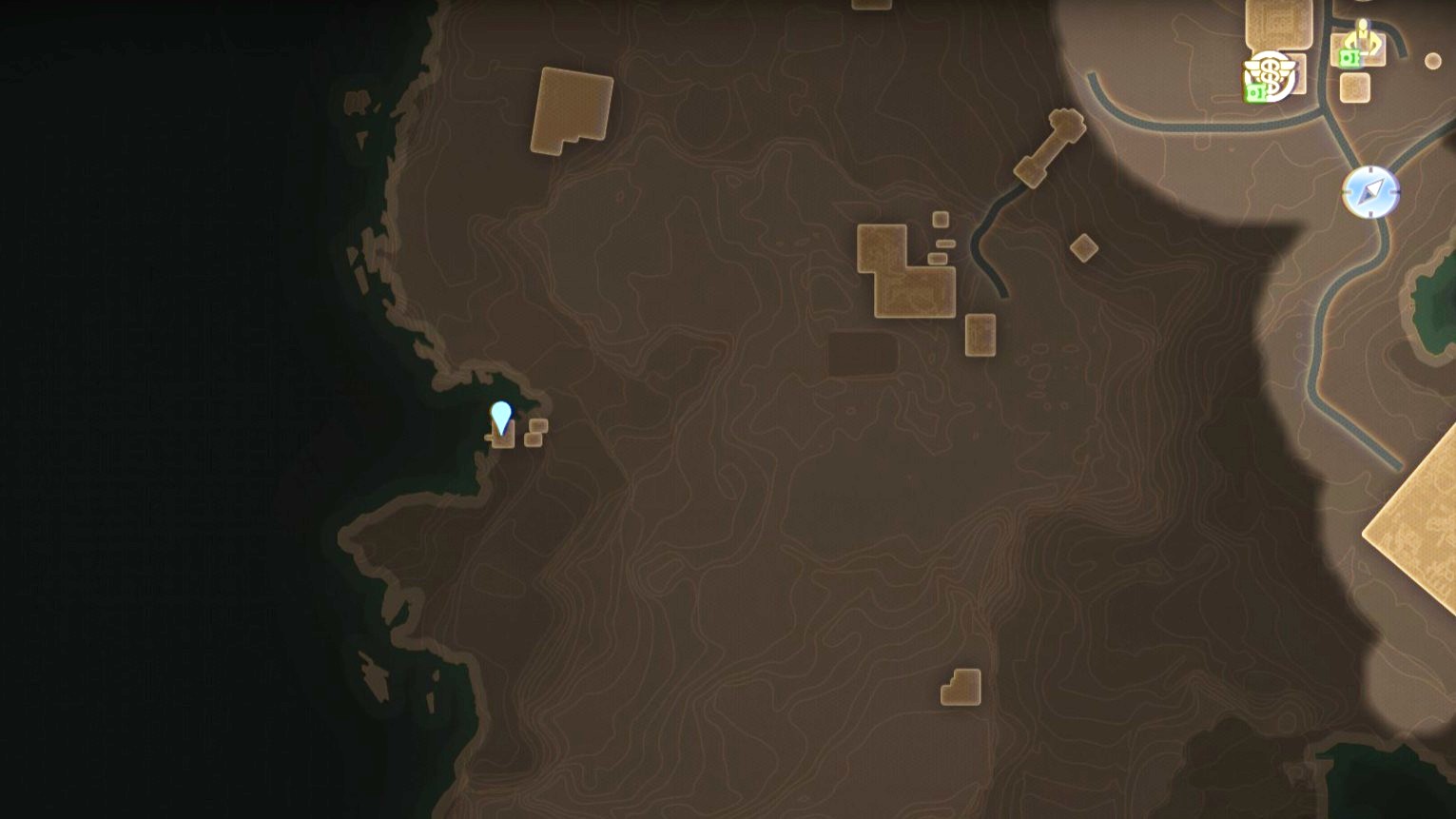Screen dimensions: 1456x819
Task: Open the compass direction marker
Action: coord(1369,191)
